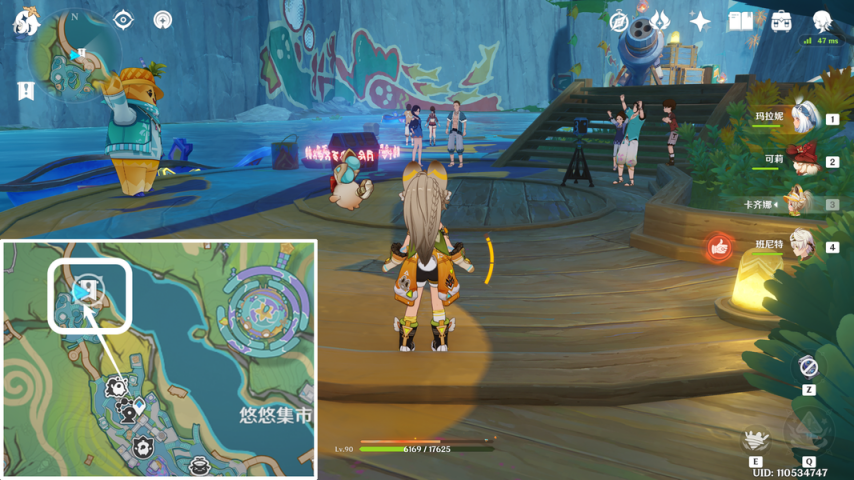
Task: Open the quest tracker exclamation icon
Action: pos(26,91)
